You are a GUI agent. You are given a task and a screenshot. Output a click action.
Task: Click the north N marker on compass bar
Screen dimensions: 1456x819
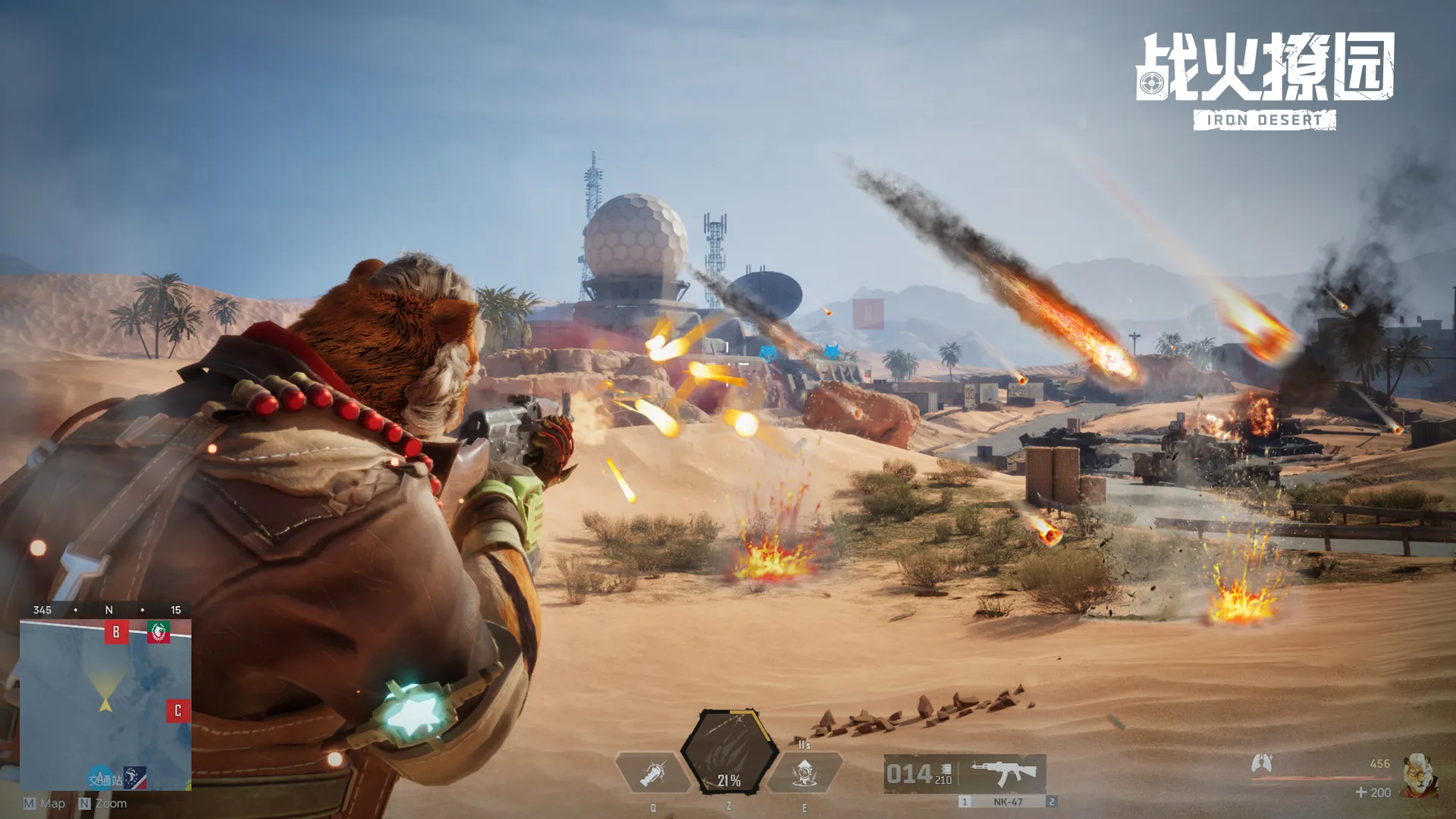110,610
